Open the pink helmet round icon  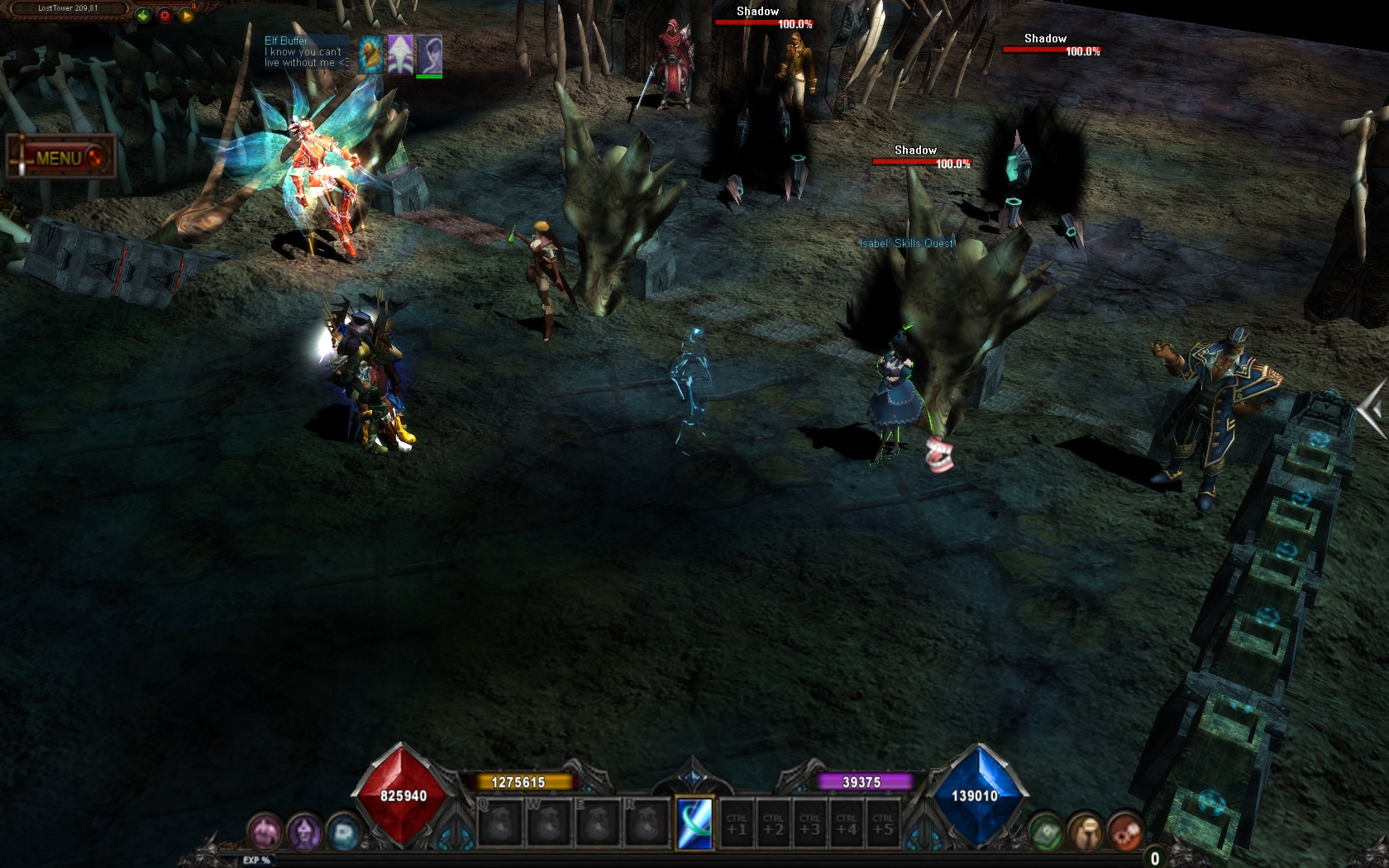265,832
